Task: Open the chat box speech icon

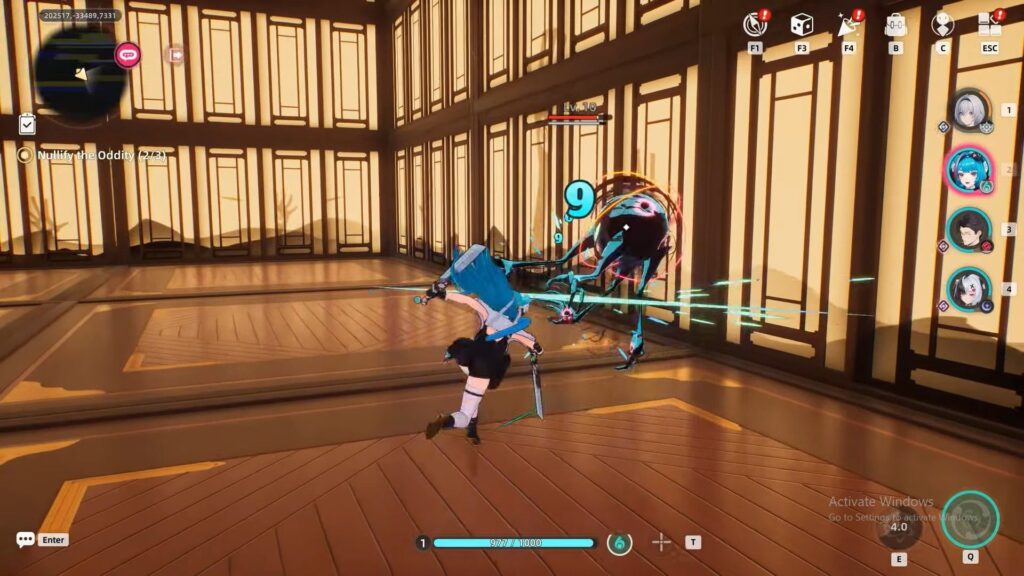Action: [26, 540]
